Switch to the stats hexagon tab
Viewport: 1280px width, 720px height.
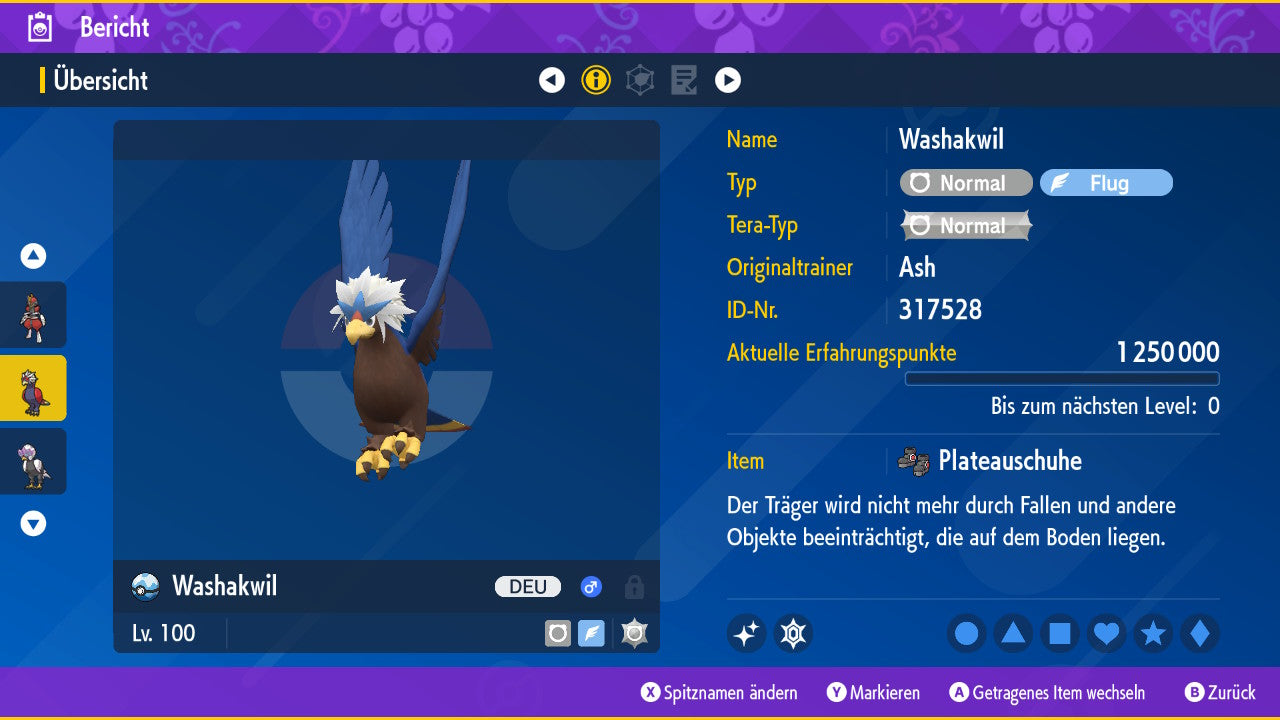[x=640, y=80]
